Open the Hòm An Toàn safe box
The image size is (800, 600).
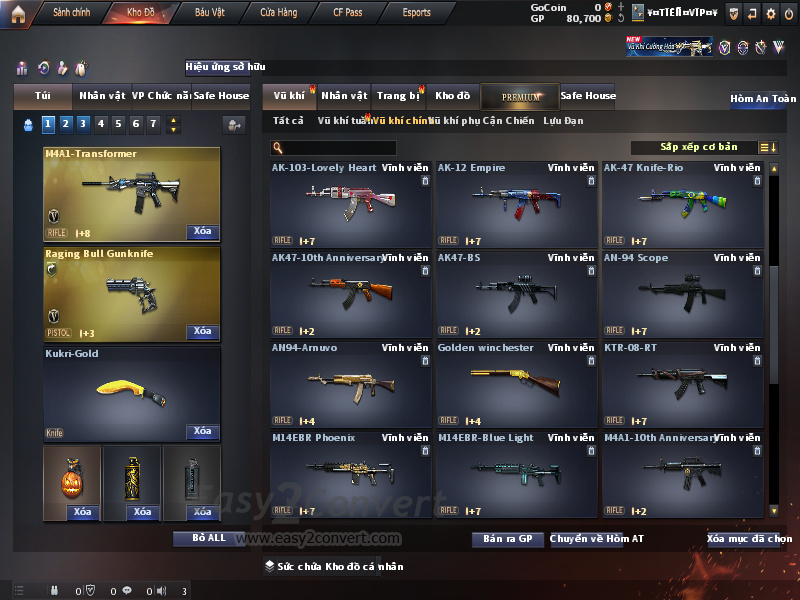pos(763,99)
